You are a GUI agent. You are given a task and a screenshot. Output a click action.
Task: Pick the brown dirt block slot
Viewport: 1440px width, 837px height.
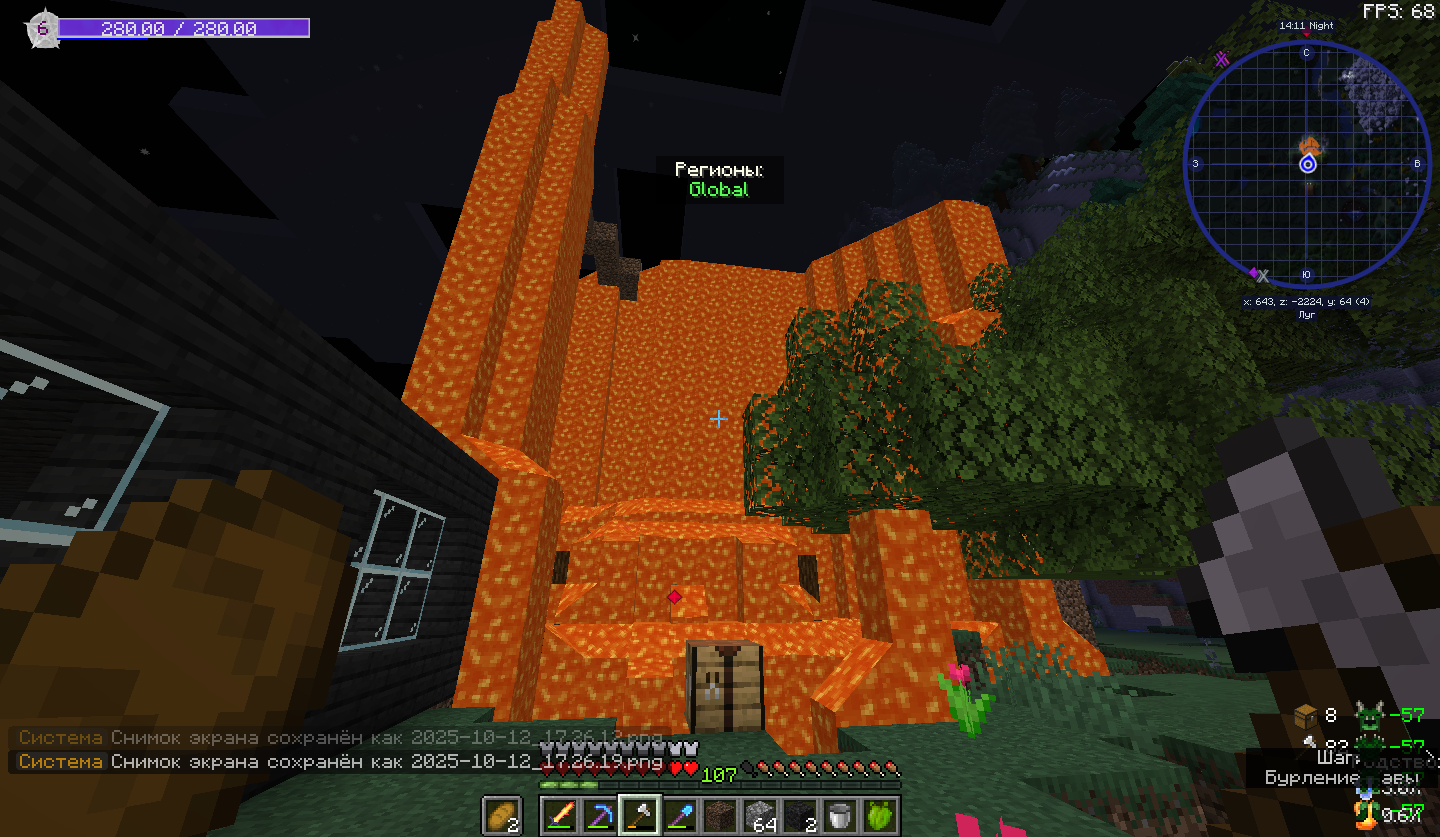coord(719,815)
